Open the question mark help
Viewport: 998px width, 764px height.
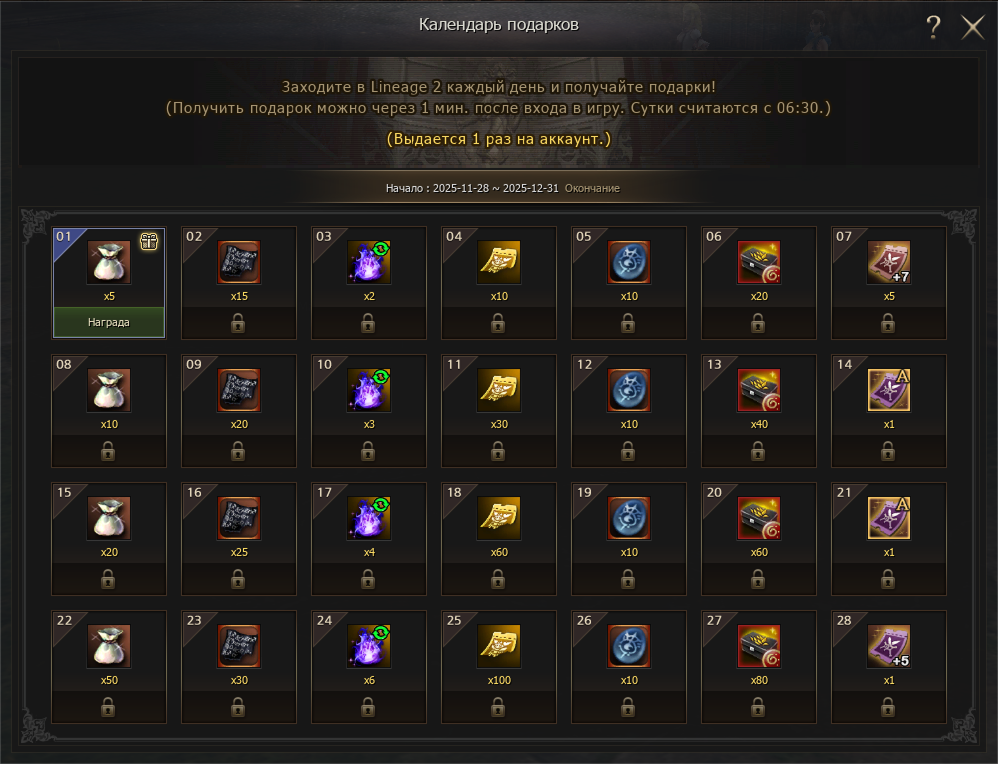pos(933,27)
